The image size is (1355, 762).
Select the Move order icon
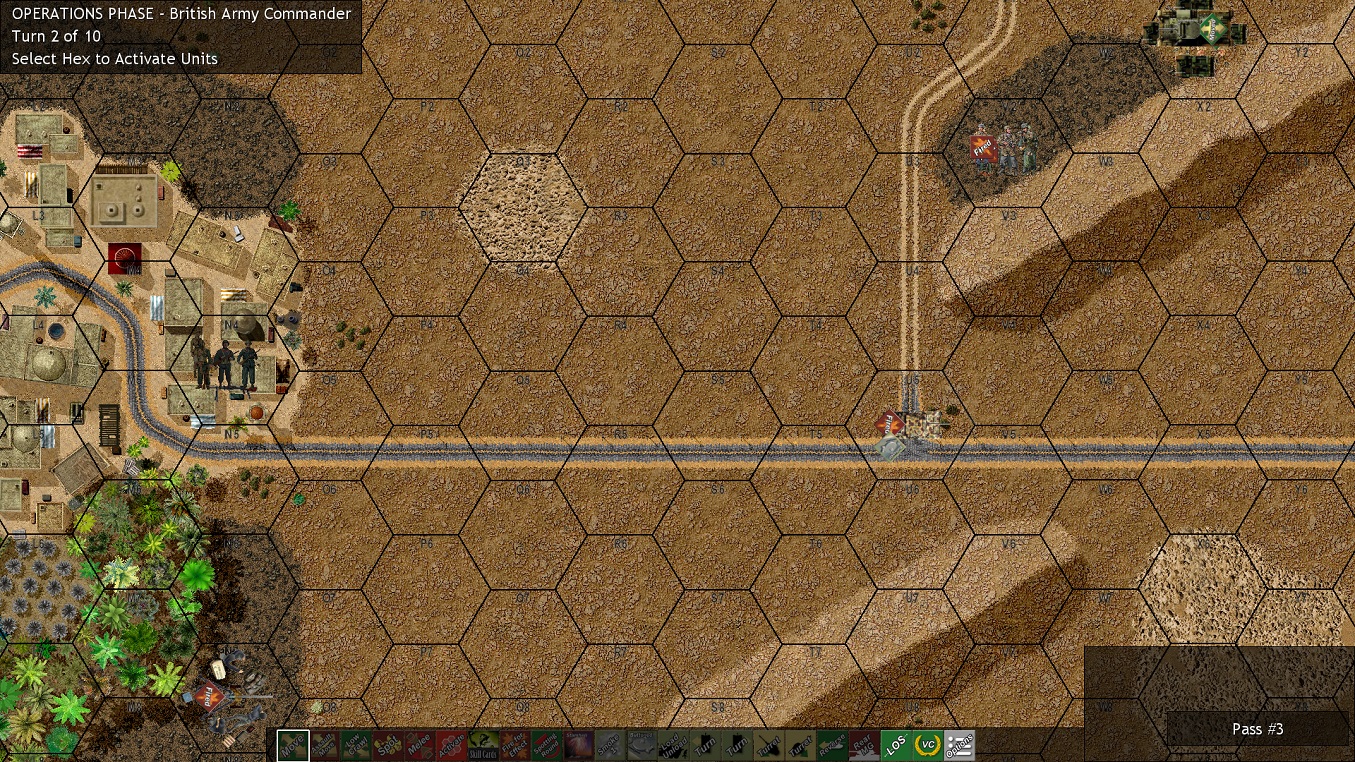[293, 744]
